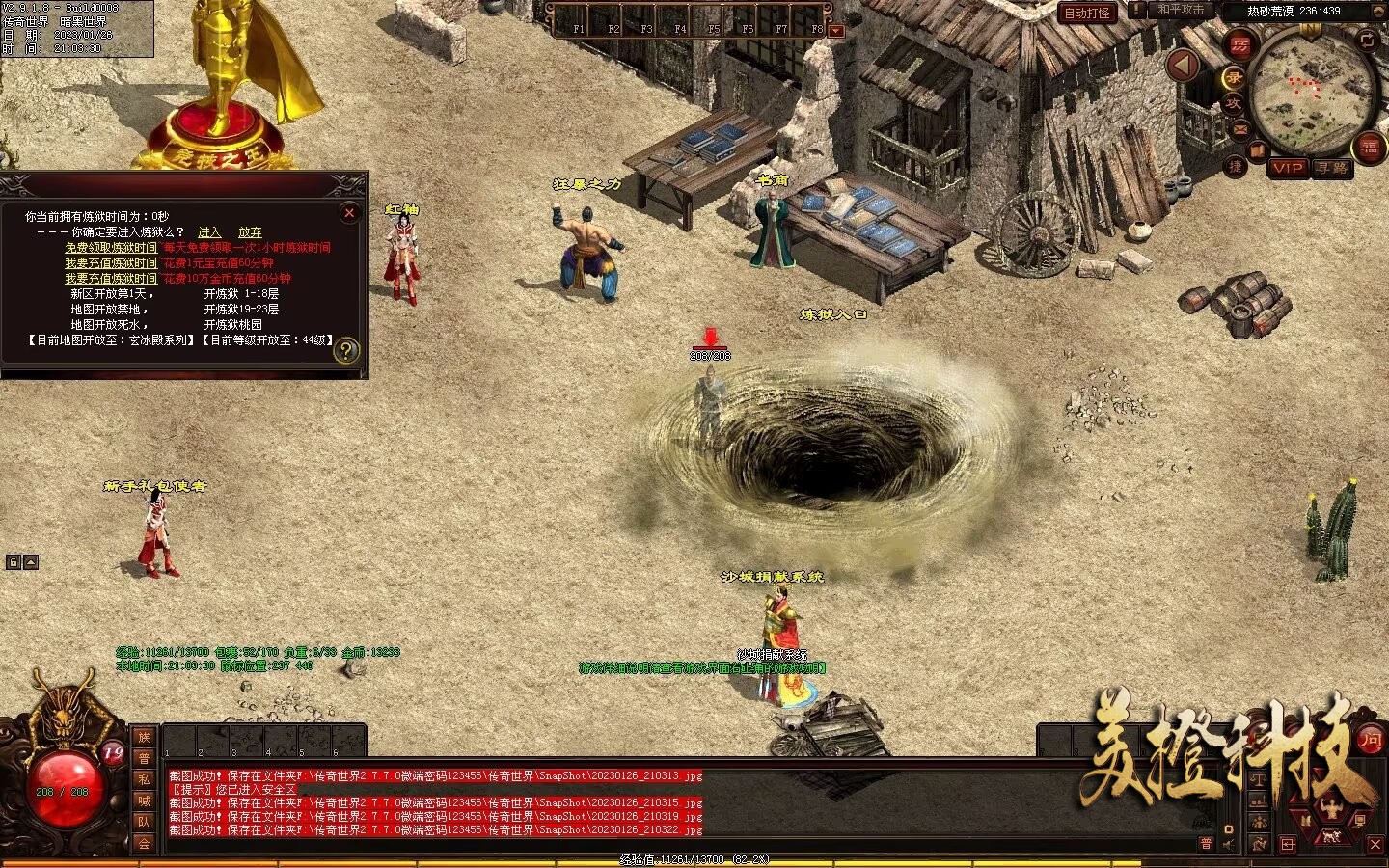This screenshot has height=868, width=1389.
Task: Open the 福 welfare button near the minimap
Action: click(x=1369, y=148)
